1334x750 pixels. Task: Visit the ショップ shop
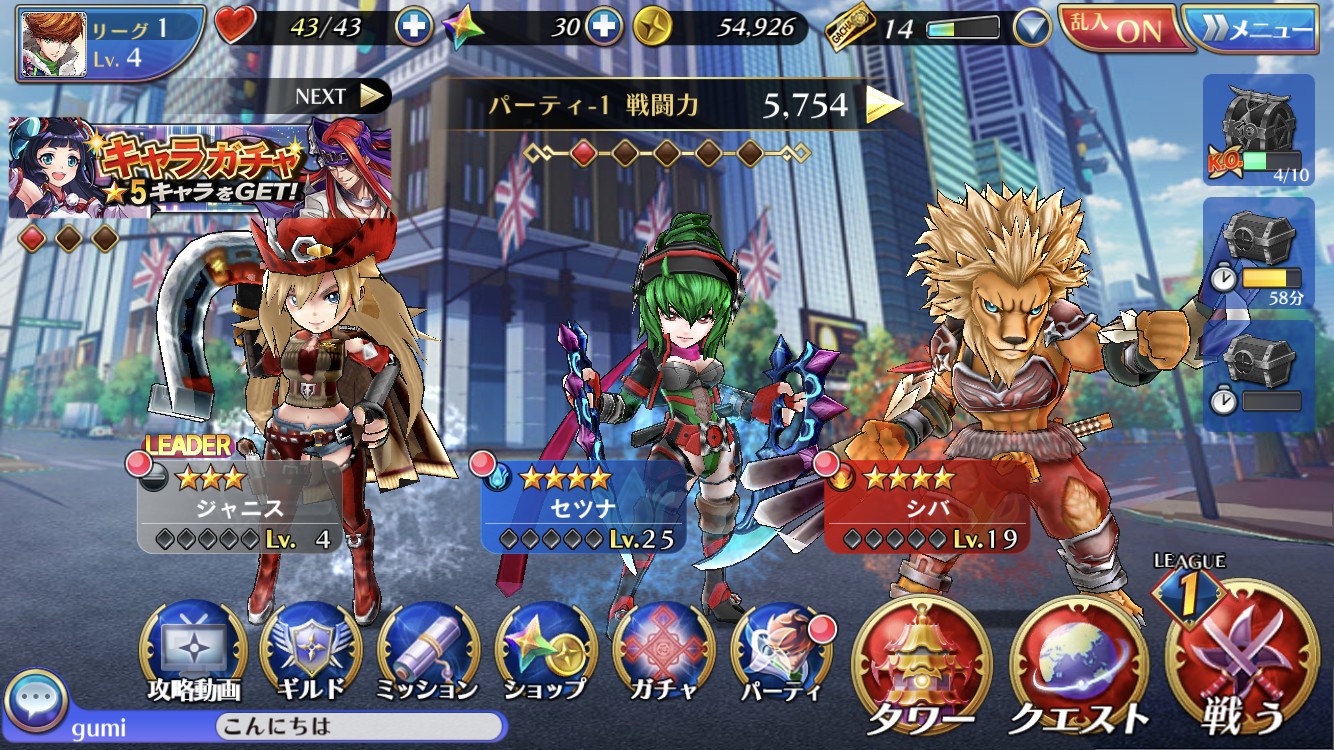coord(545,652)
